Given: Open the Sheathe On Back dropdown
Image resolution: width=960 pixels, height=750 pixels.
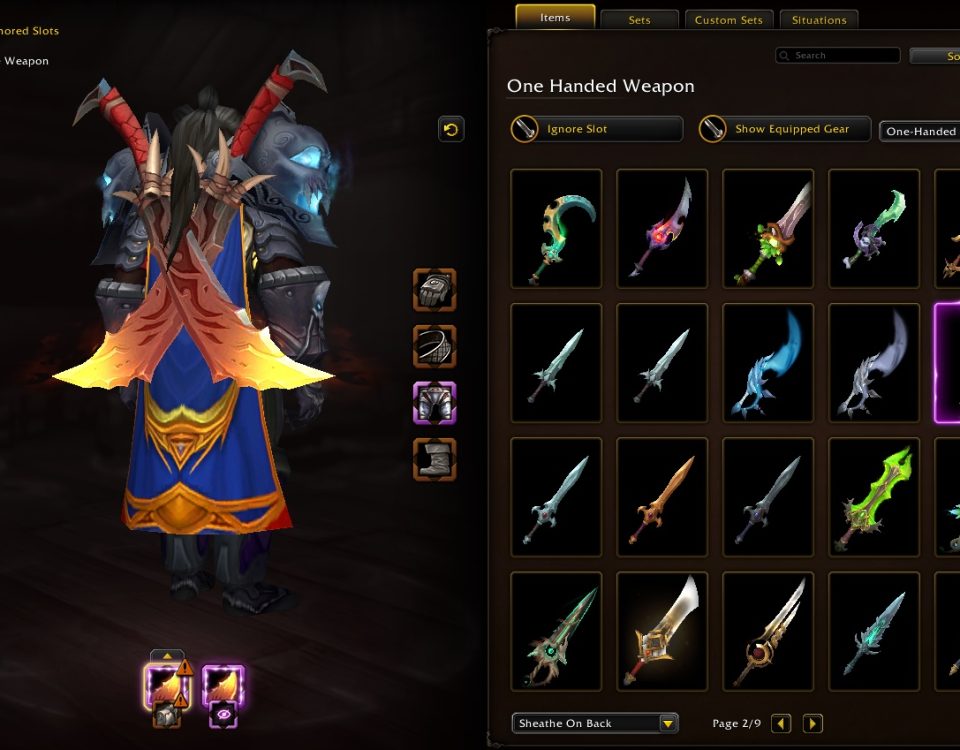Looking at the screenshot, I should point(595,723).
